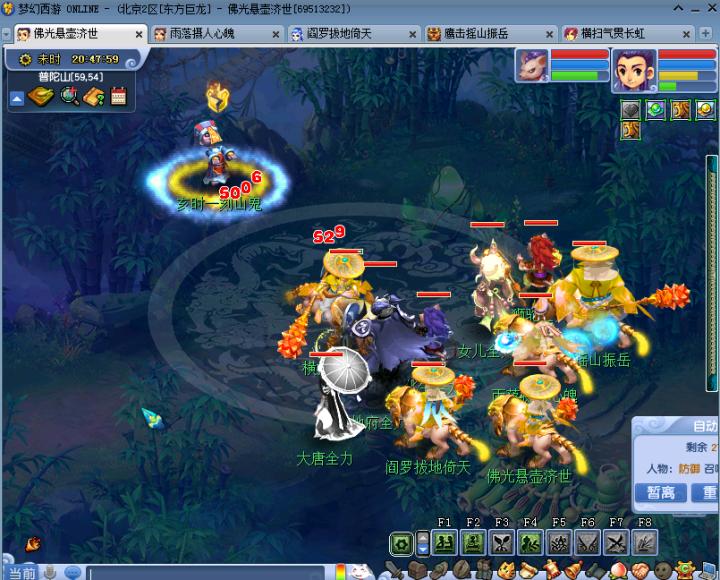Open the pet portrait panel
Screen dimensions: 720x580
[x=533, y=66]
